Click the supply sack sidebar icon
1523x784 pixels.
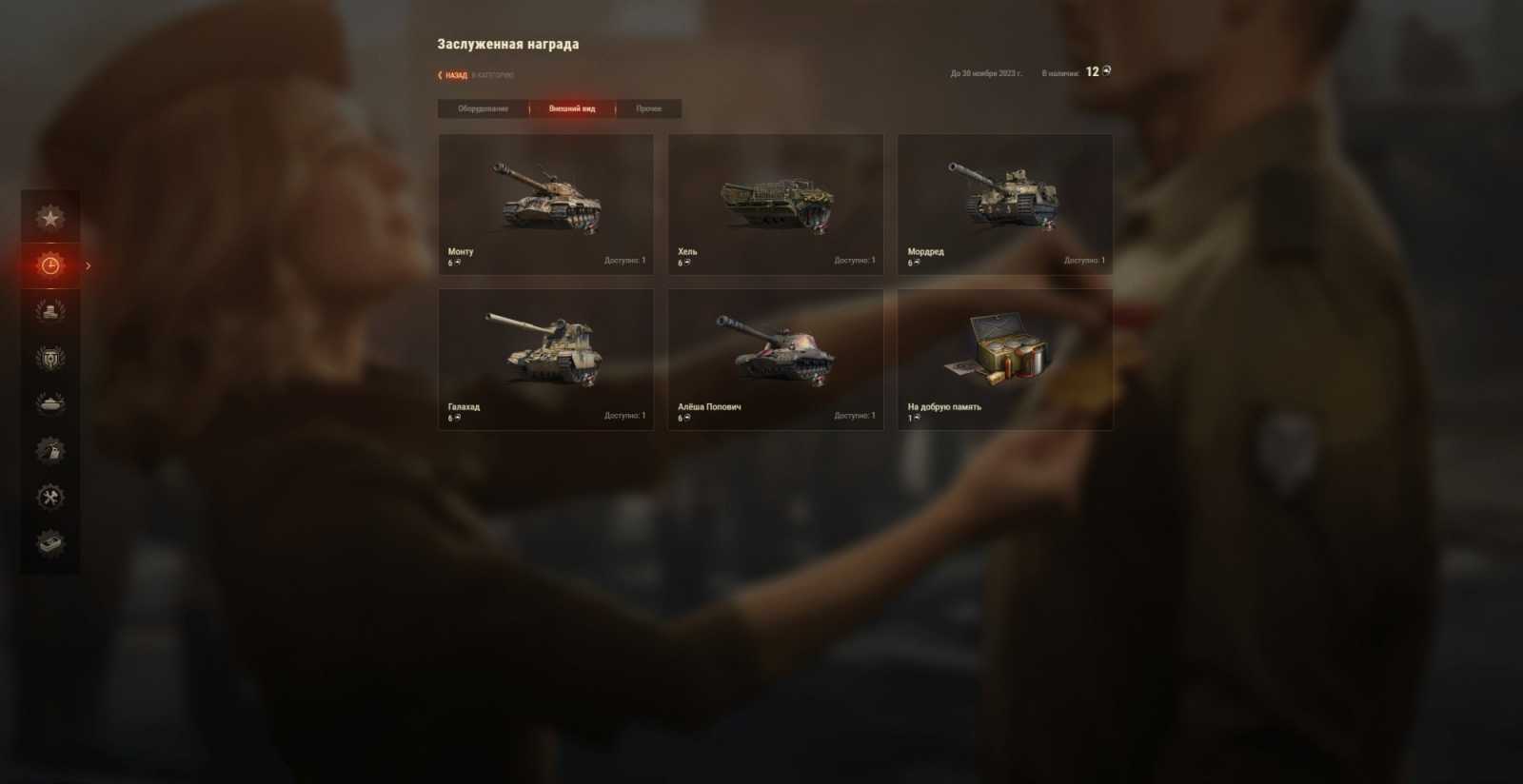point(49,450)
